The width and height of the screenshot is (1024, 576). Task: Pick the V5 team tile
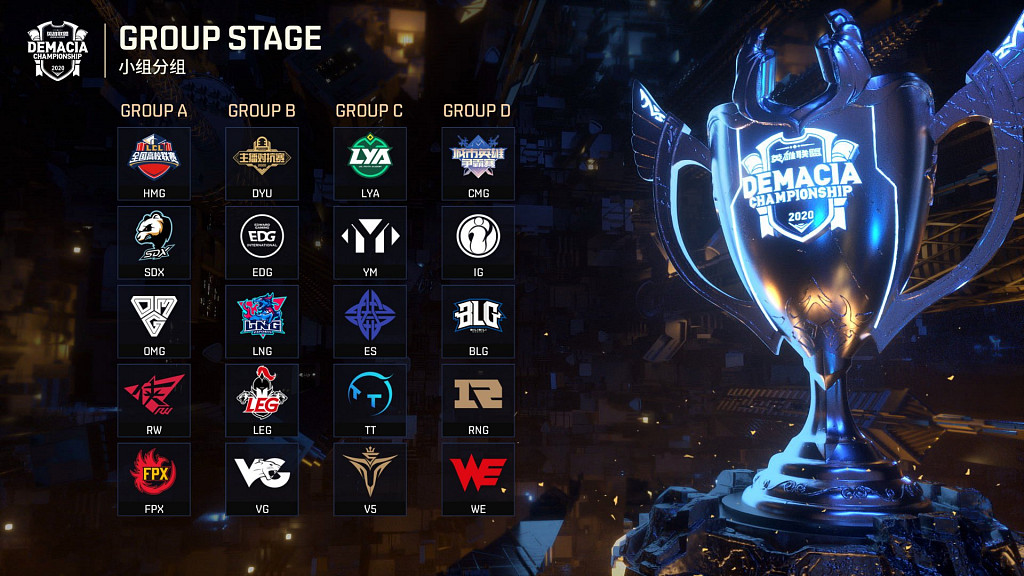tap(370, 479)
